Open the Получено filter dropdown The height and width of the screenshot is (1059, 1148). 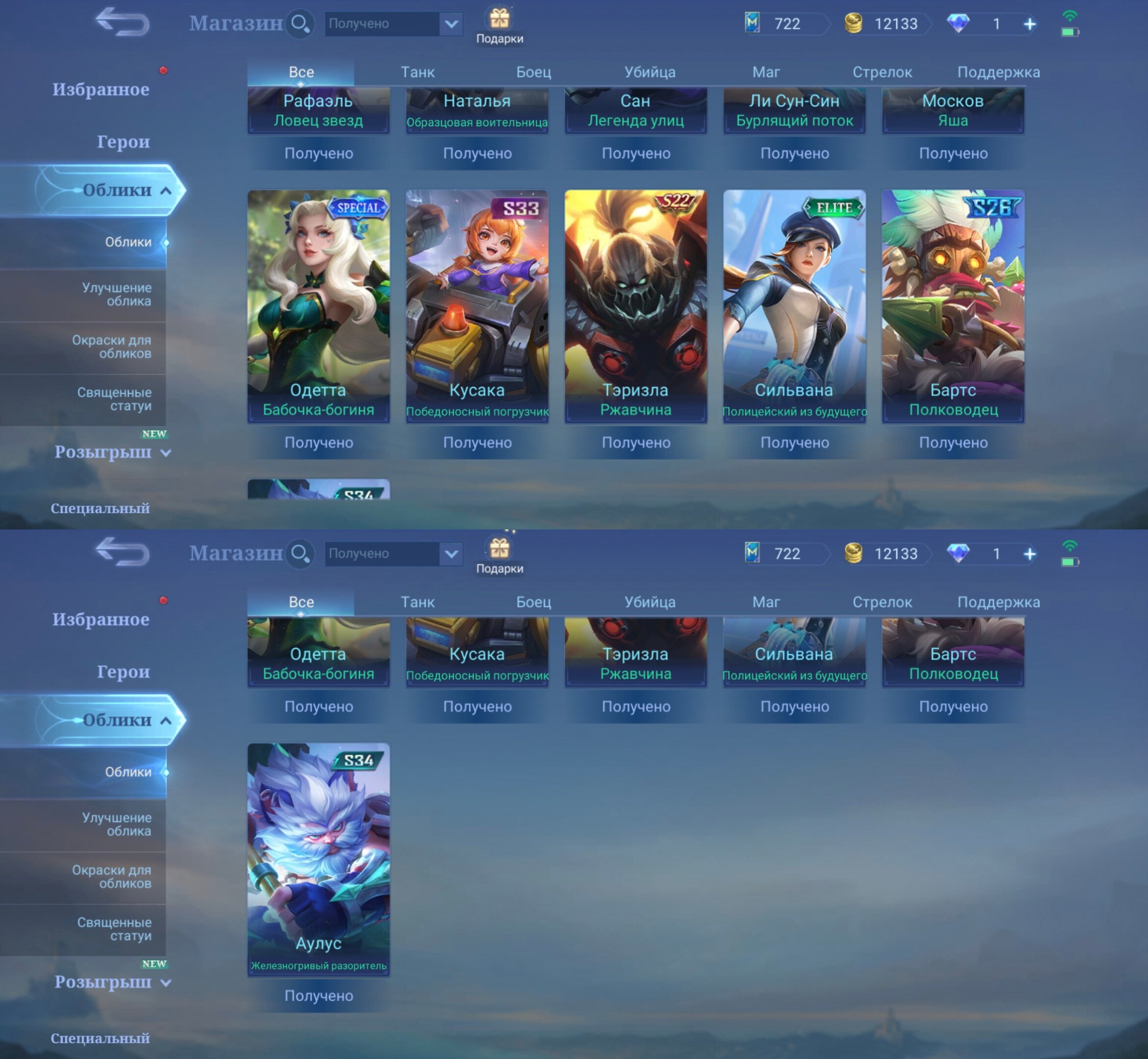(x=392, y=24)
